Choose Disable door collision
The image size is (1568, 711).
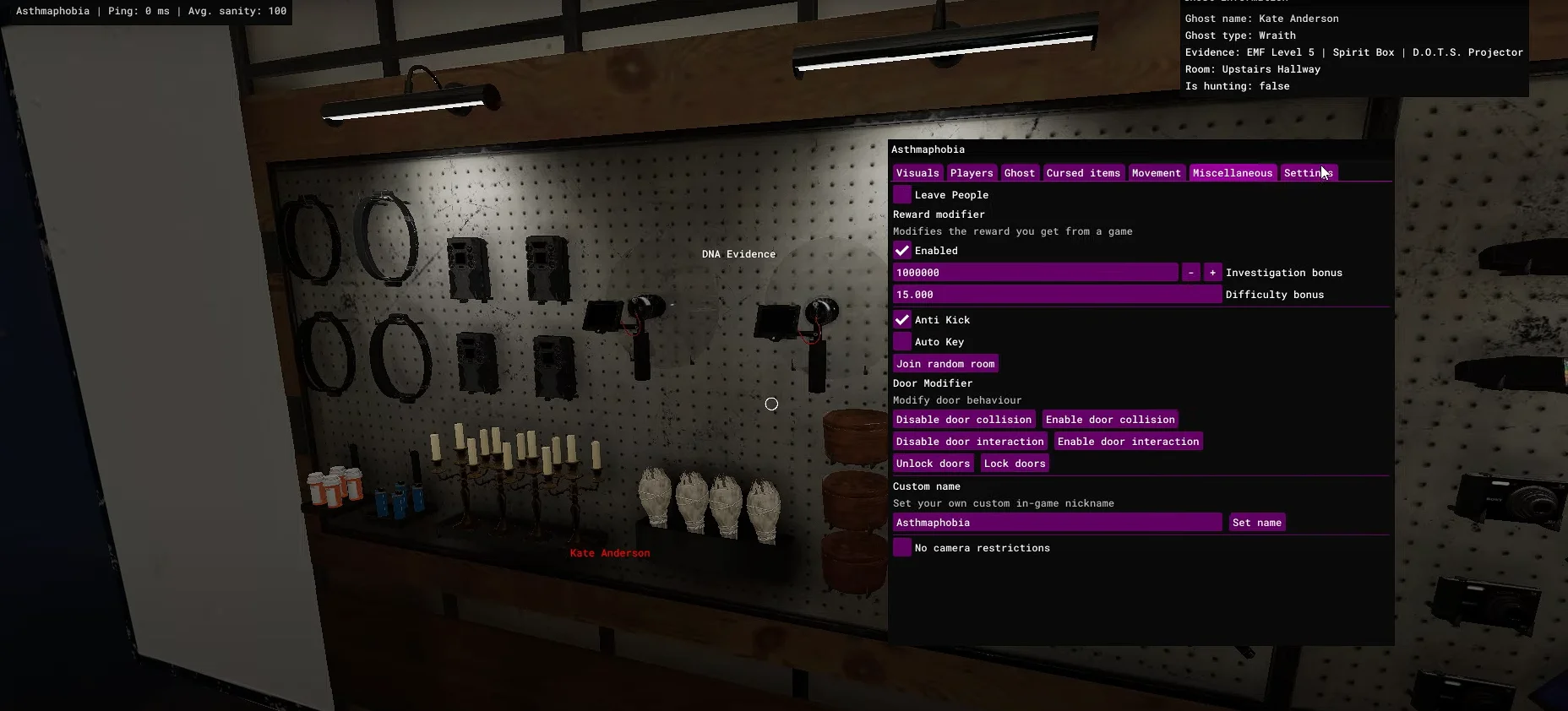pyautogui.click(x=964, y=420)
